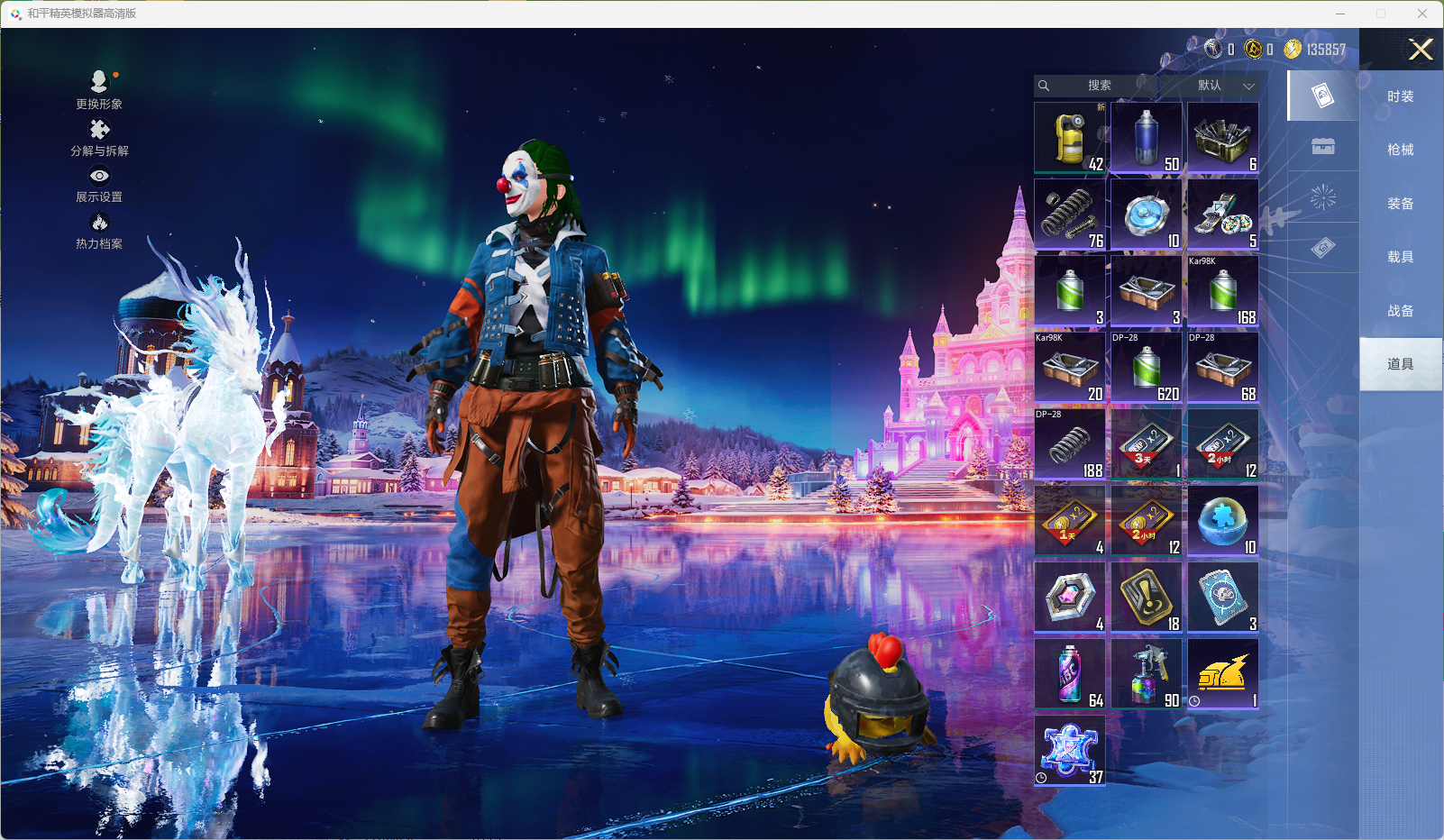Open 热力档案 profile
1444x840 pixels.
[99, 231]
